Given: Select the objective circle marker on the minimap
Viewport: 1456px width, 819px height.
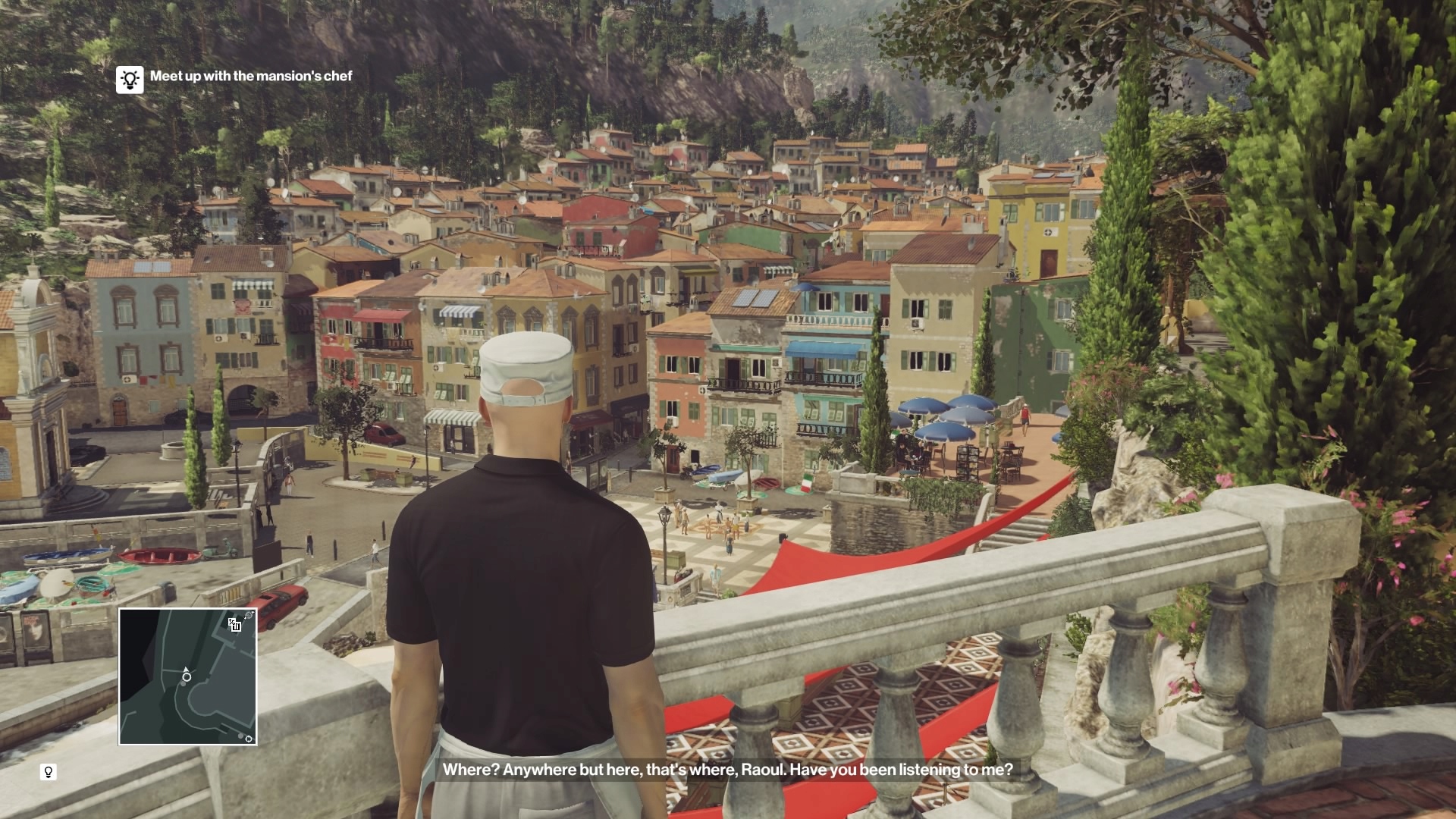Looking at the screenshot, I should coord(187,677).
